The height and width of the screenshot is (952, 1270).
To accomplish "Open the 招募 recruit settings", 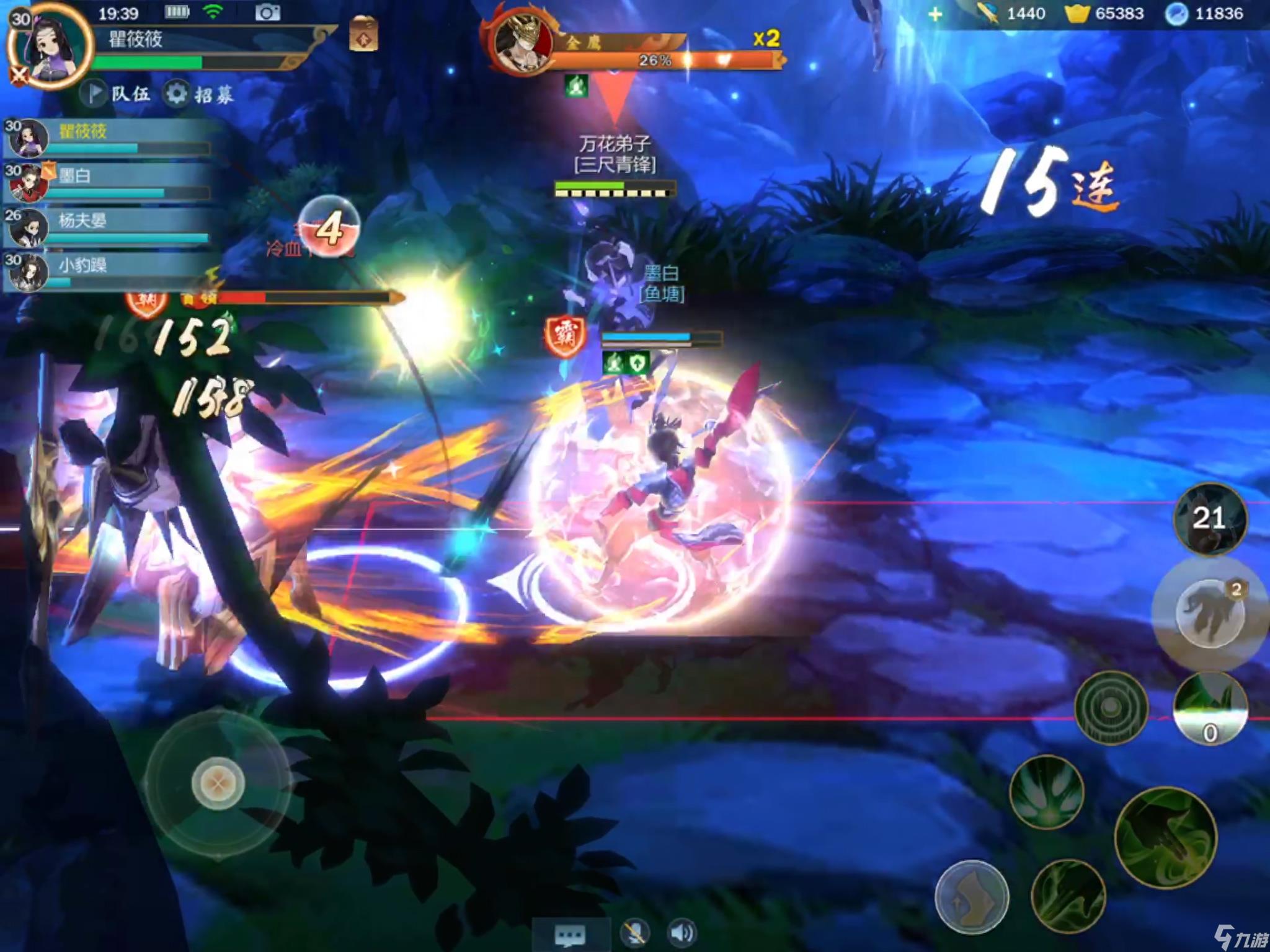I will [200, 94].
